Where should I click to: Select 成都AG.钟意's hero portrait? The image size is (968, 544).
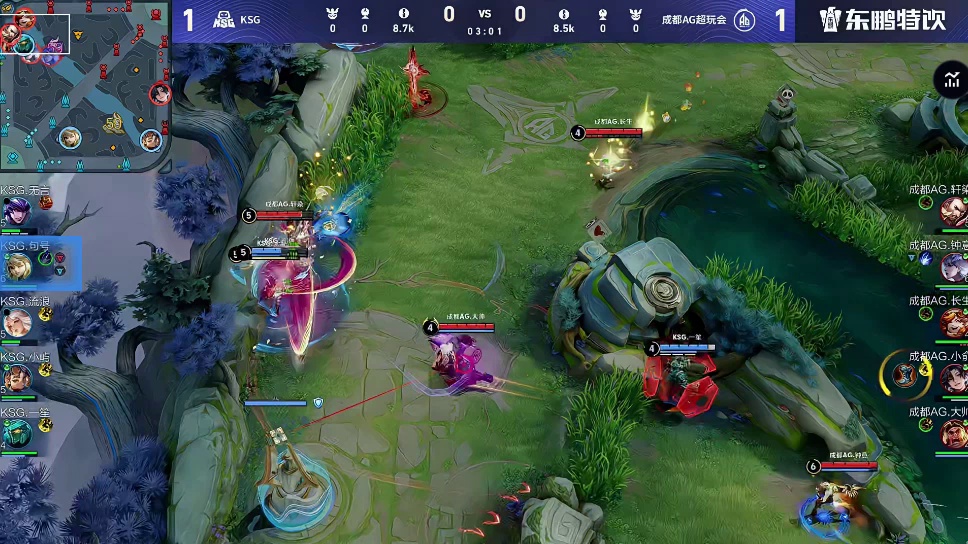tap(952, 267)
